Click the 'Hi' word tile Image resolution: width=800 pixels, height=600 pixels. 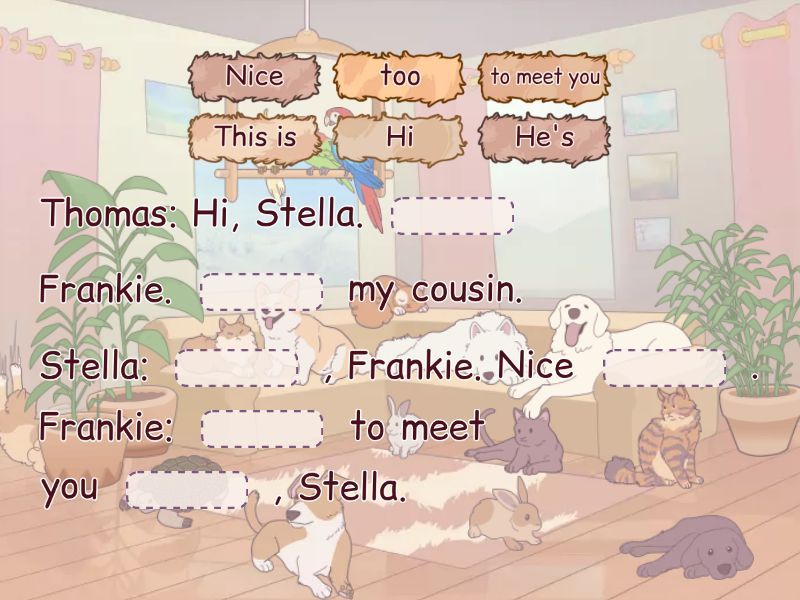click(399, 137)
